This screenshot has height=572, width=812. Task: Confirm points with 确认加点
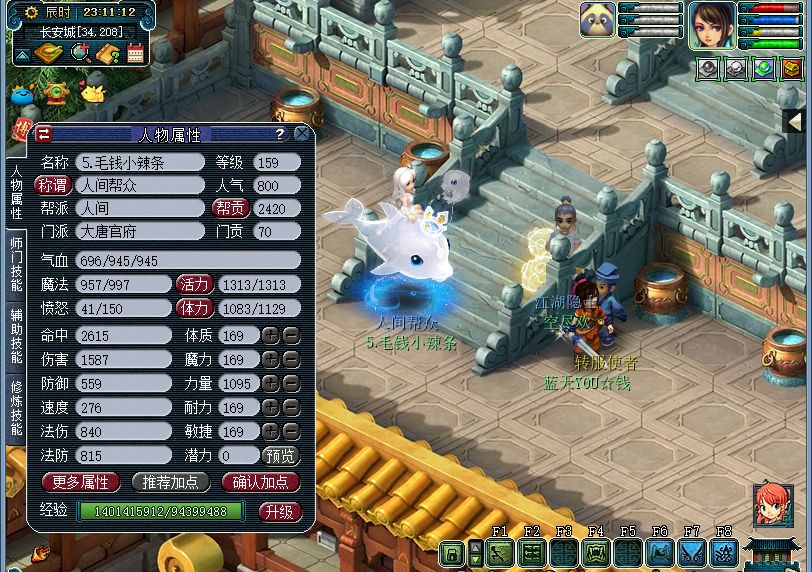[x=260, y=482]
